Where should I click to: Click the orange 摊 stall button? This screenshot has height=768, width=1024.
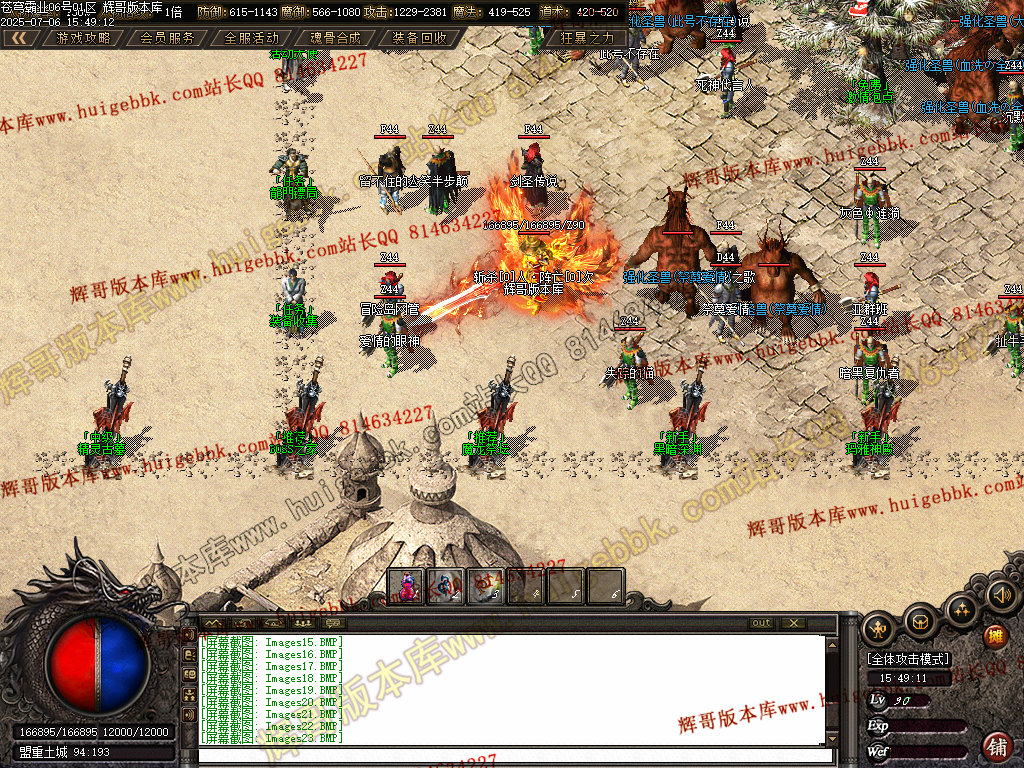[x=995, y=636]
